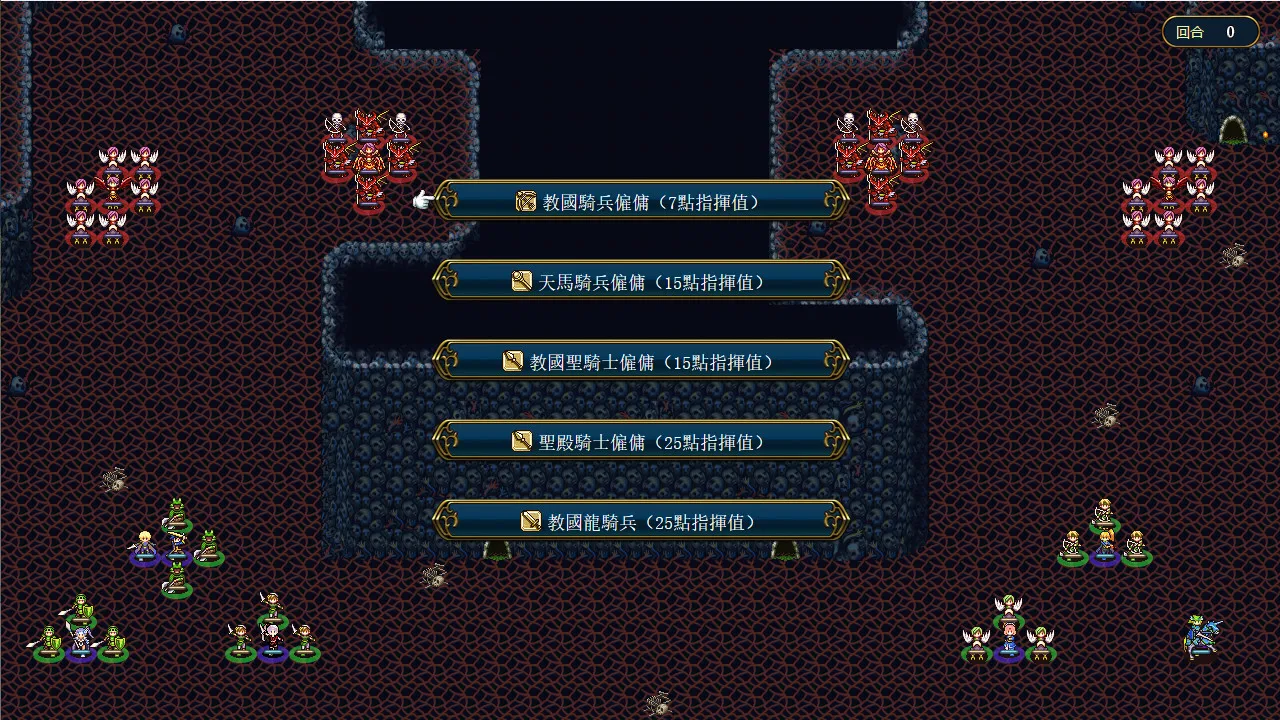
Task: Select a skeleton archer in the top-left enemy group
Action: tap(335, 122)
